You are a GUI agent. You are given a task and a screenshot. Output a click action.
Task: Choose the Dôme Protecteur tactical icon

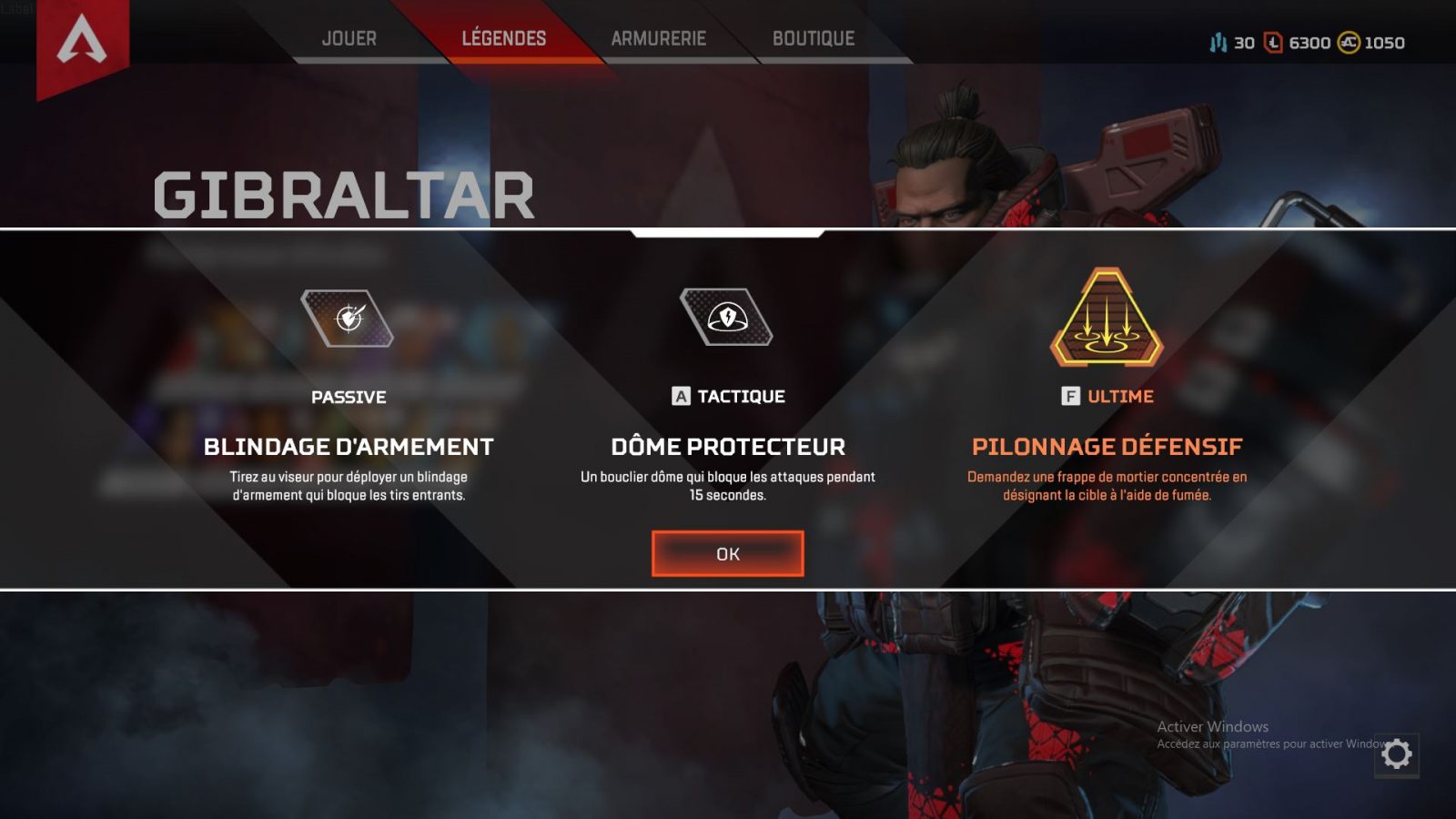pos(726,317)
